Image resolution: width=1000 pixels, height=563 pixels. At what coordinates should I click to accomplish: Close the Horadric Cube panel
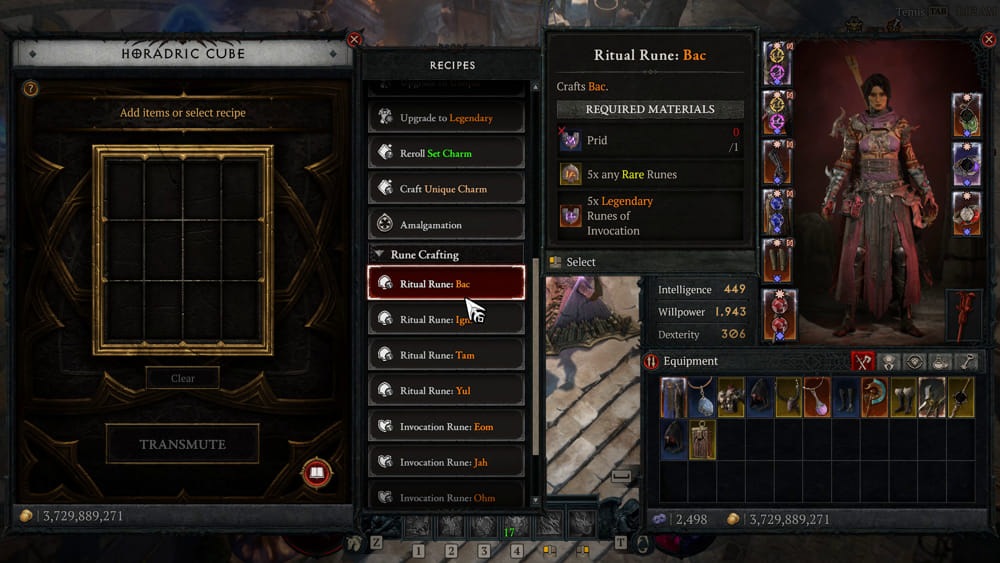[353, 40]
